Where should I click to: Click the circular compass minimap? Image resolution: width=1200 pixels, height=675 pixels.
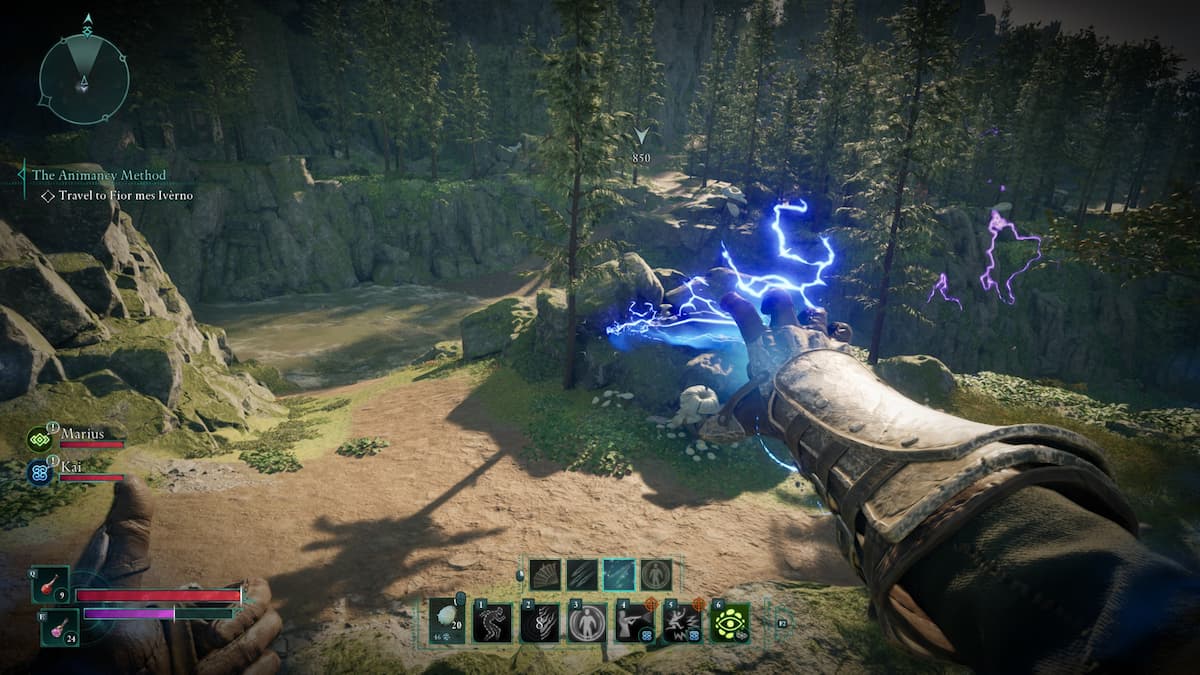point(84,78)
